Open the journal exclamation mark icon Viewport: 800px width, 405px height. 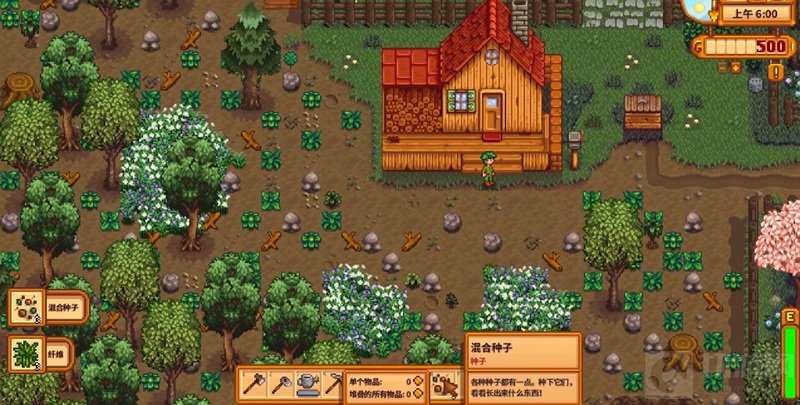pos(777,72)
